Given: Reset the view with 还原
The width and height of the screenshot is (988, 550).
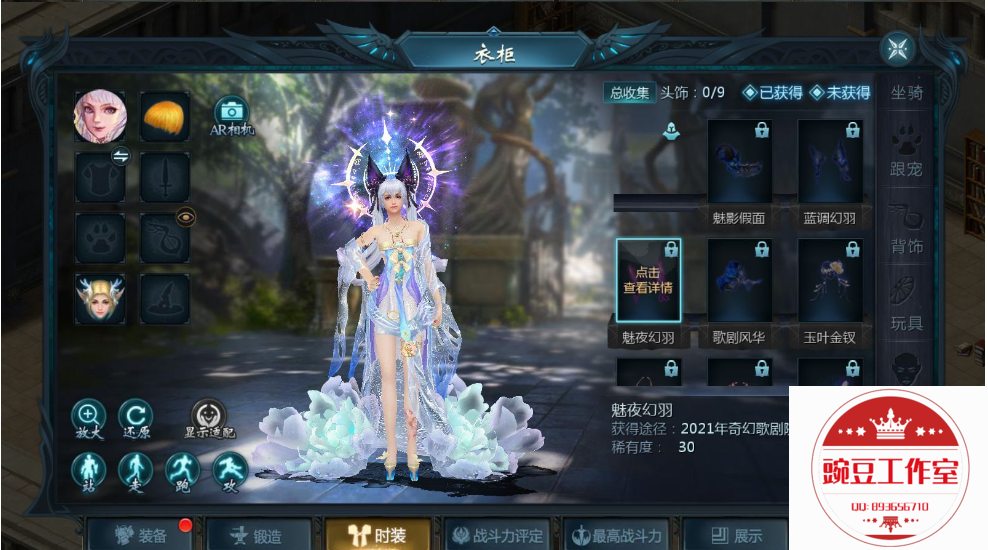Looking at the screenshot, I should [135, 417].
